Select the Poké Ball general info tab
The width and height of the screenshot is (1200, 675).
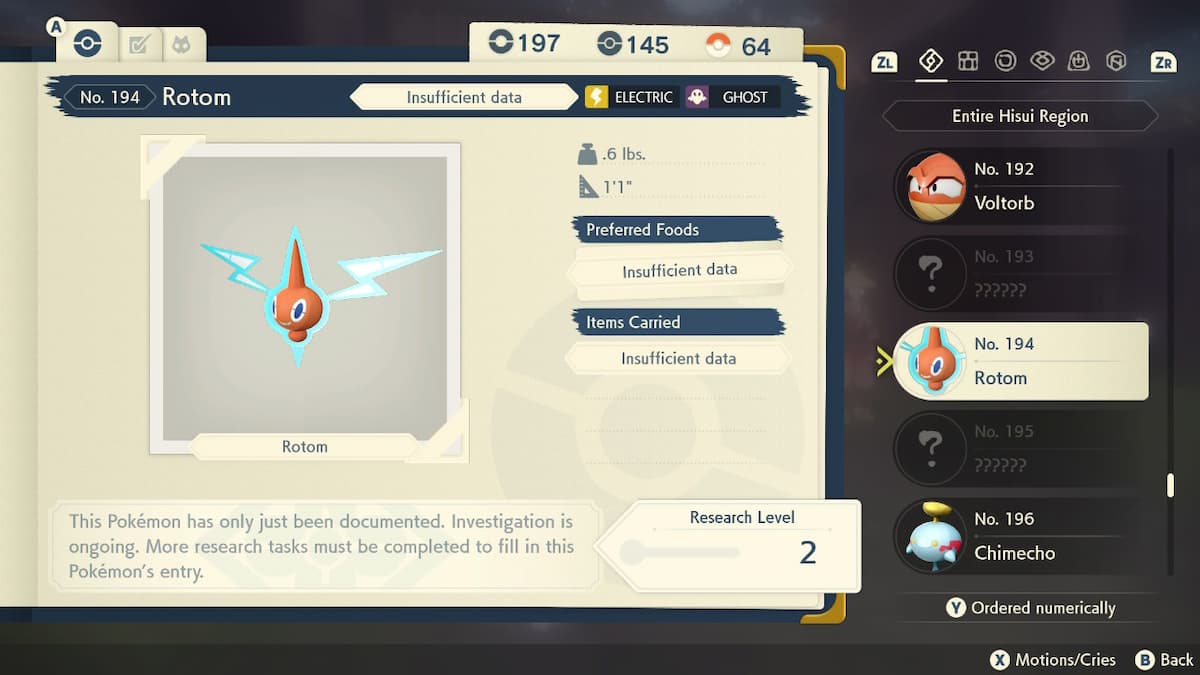(88, 44)
